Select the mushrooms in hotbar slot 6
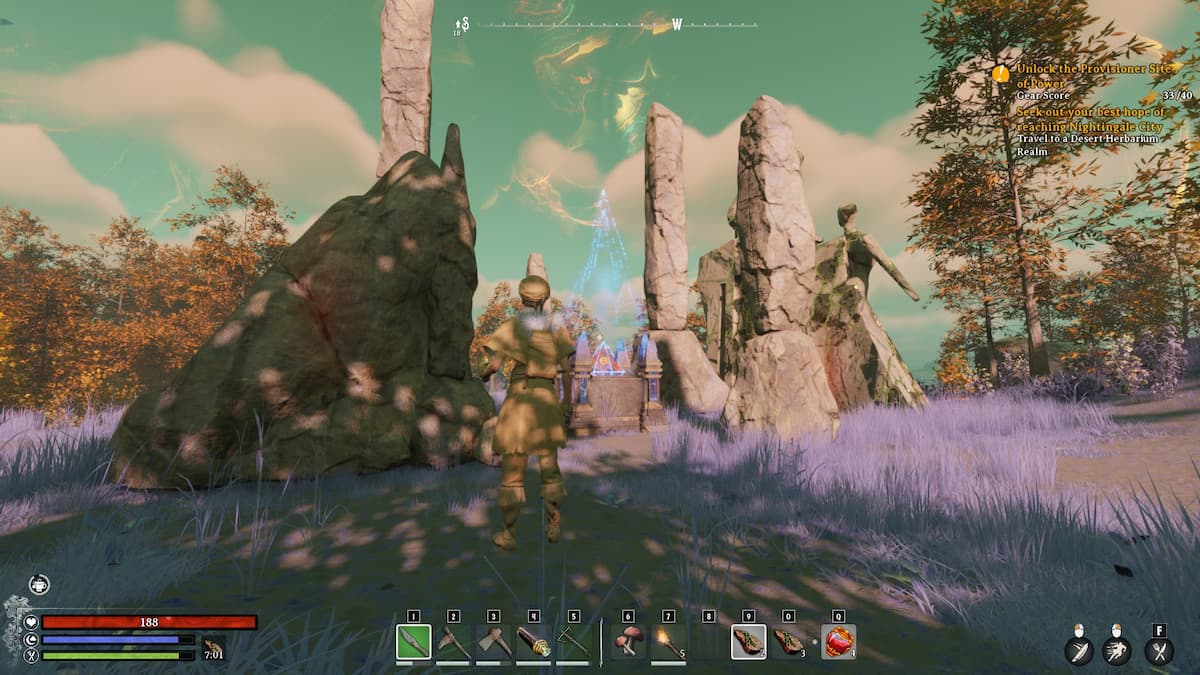Viewport: 1200px width, 675px height. pyautogui.click(x=628, y=642)
